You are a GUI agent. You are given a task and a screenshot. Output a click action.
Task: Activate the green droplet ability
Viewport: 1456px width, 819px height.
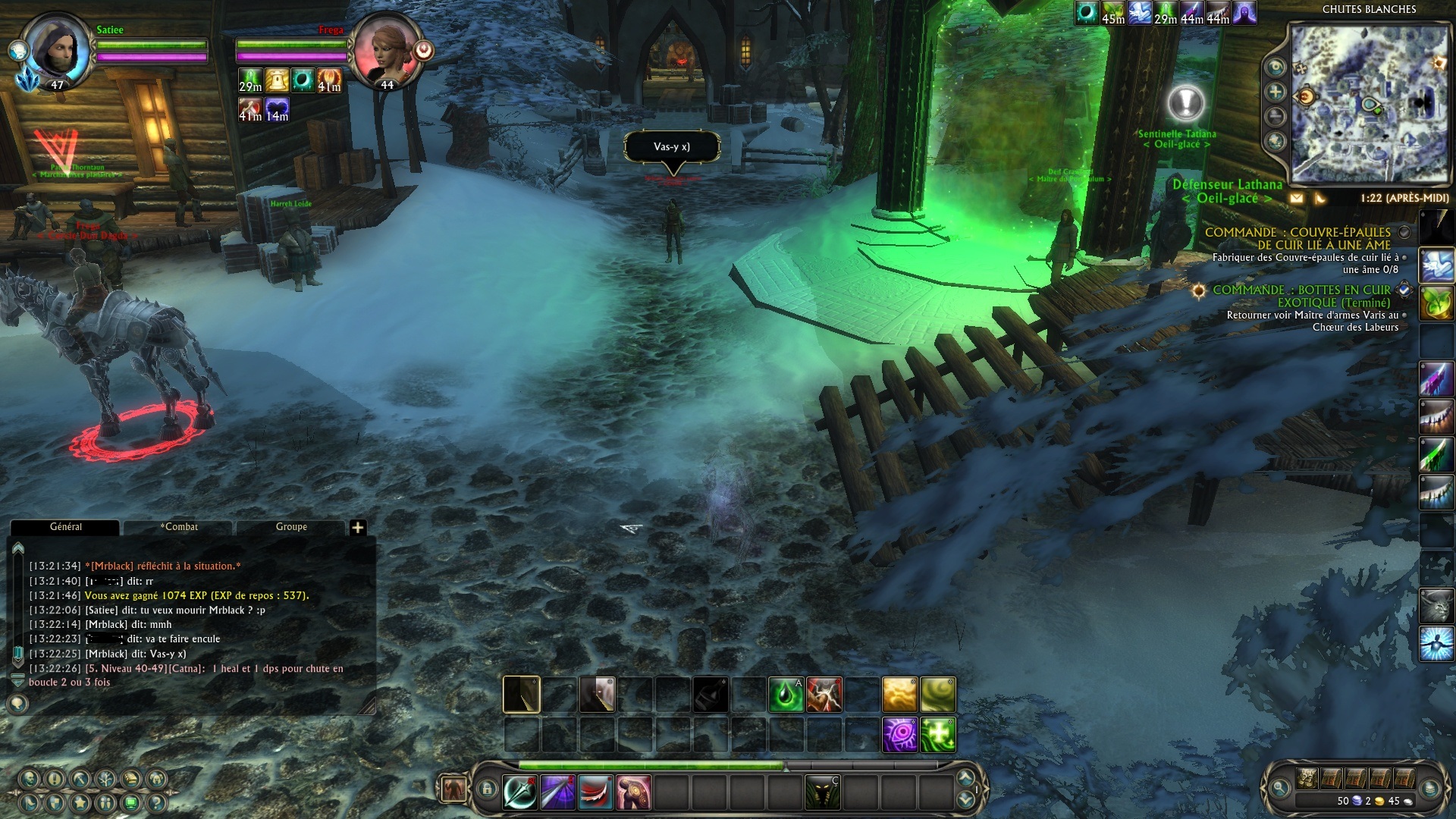click(786, 695)
